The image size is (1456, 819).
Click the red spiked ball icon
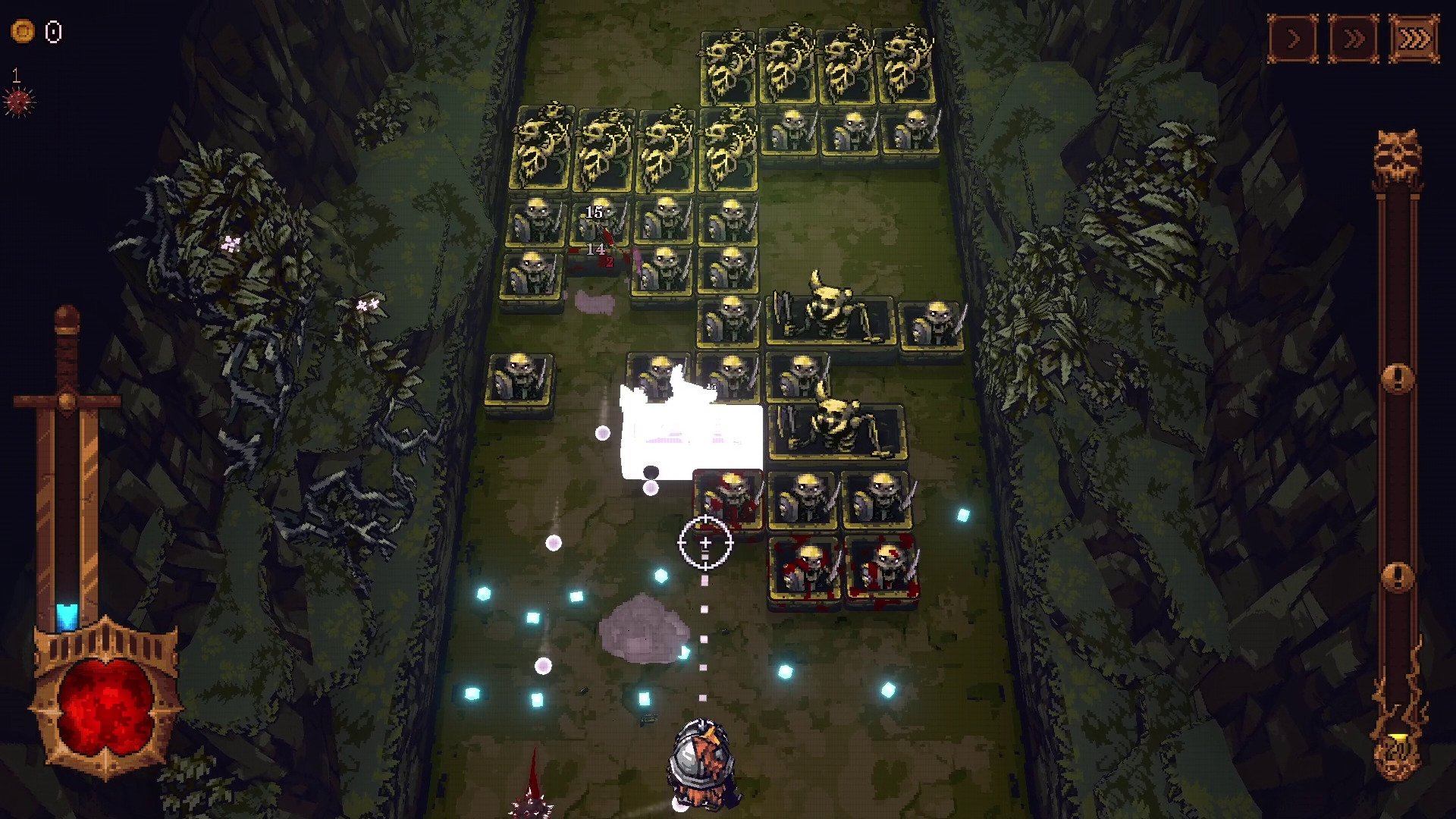tap(19, 101)
